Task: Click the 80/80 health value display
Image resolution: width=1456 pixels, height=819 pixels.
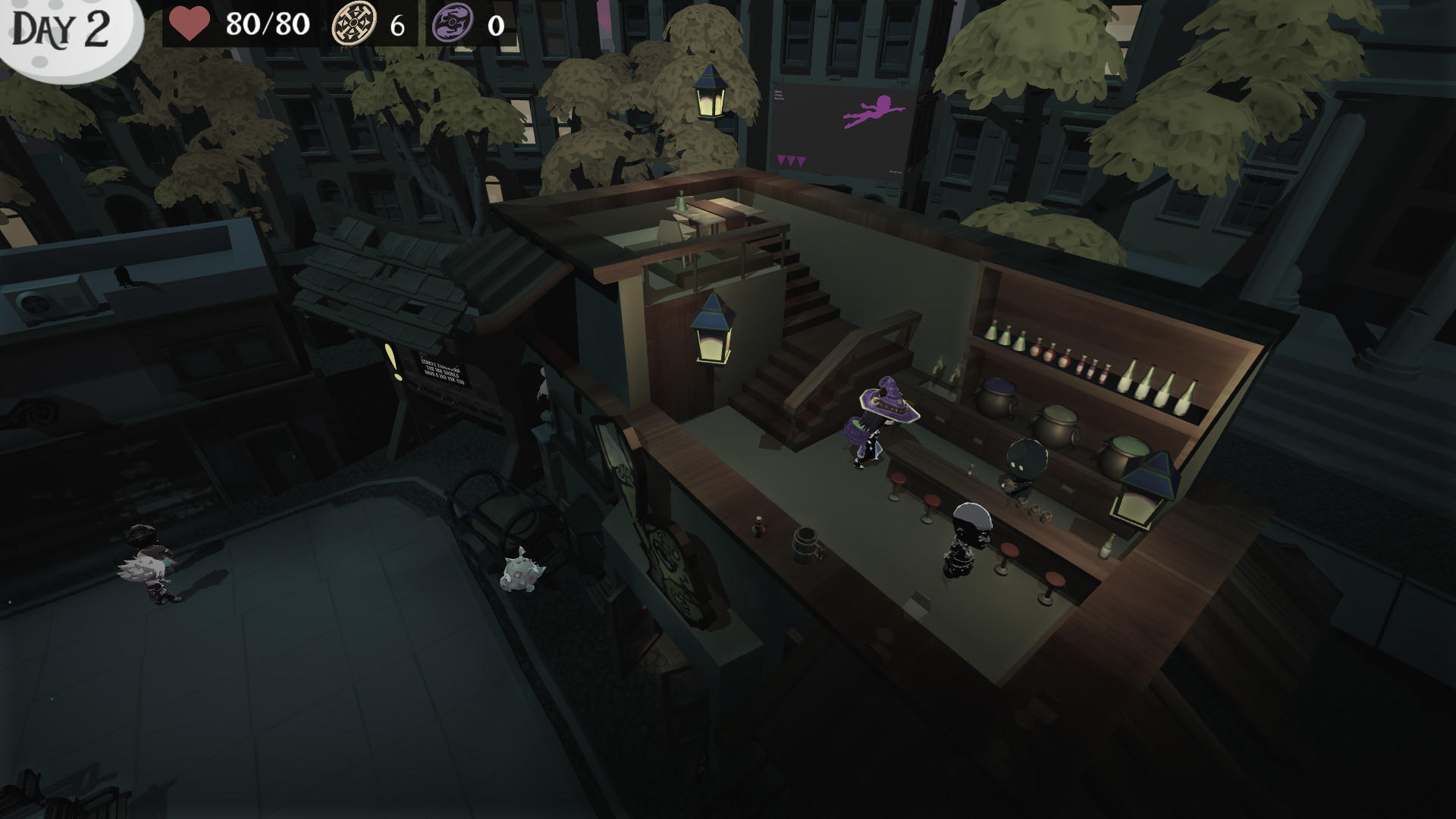Action: pos(265,24)
